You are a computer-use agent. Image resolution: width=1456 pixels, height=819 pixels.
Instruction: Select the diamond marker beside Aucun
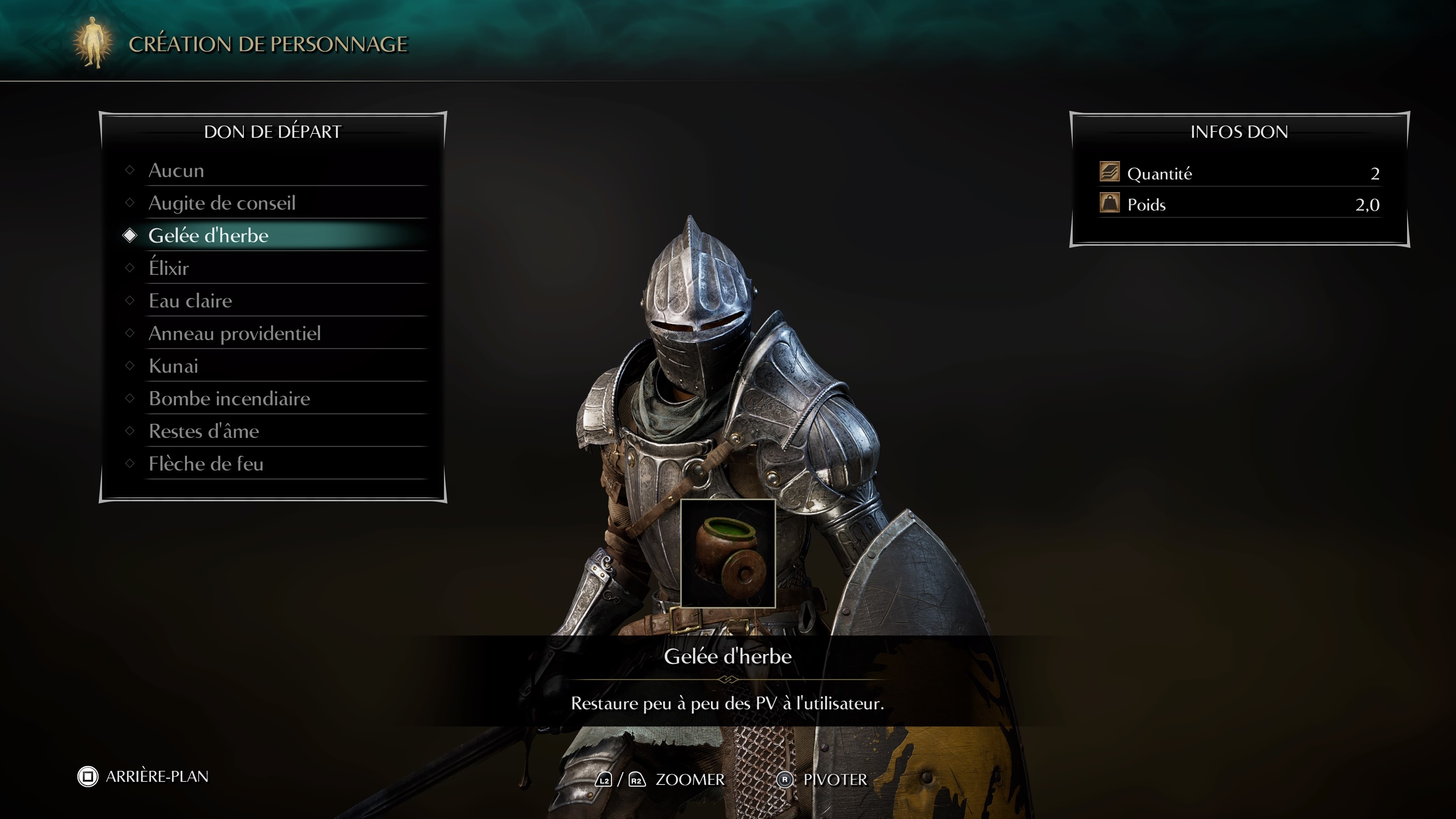tap(130, 170)
